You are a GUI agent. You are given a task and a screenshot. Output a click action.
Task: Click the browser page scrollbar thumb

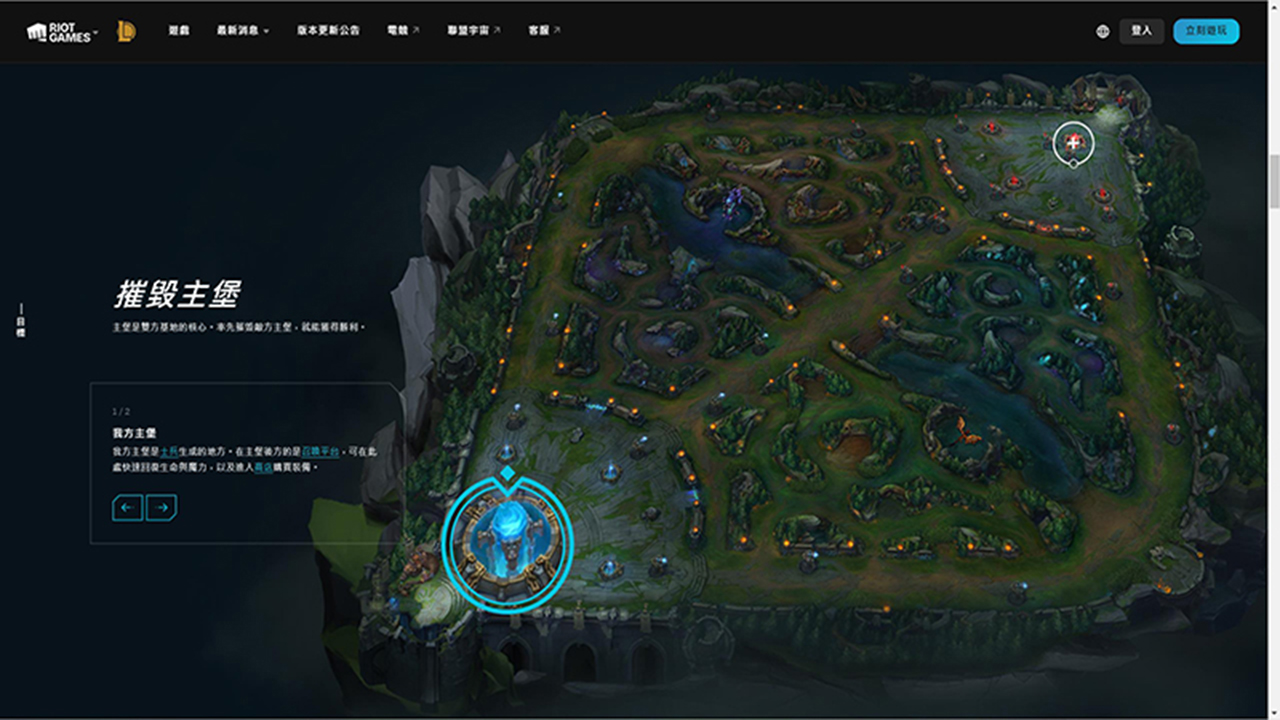point(1273,181)
